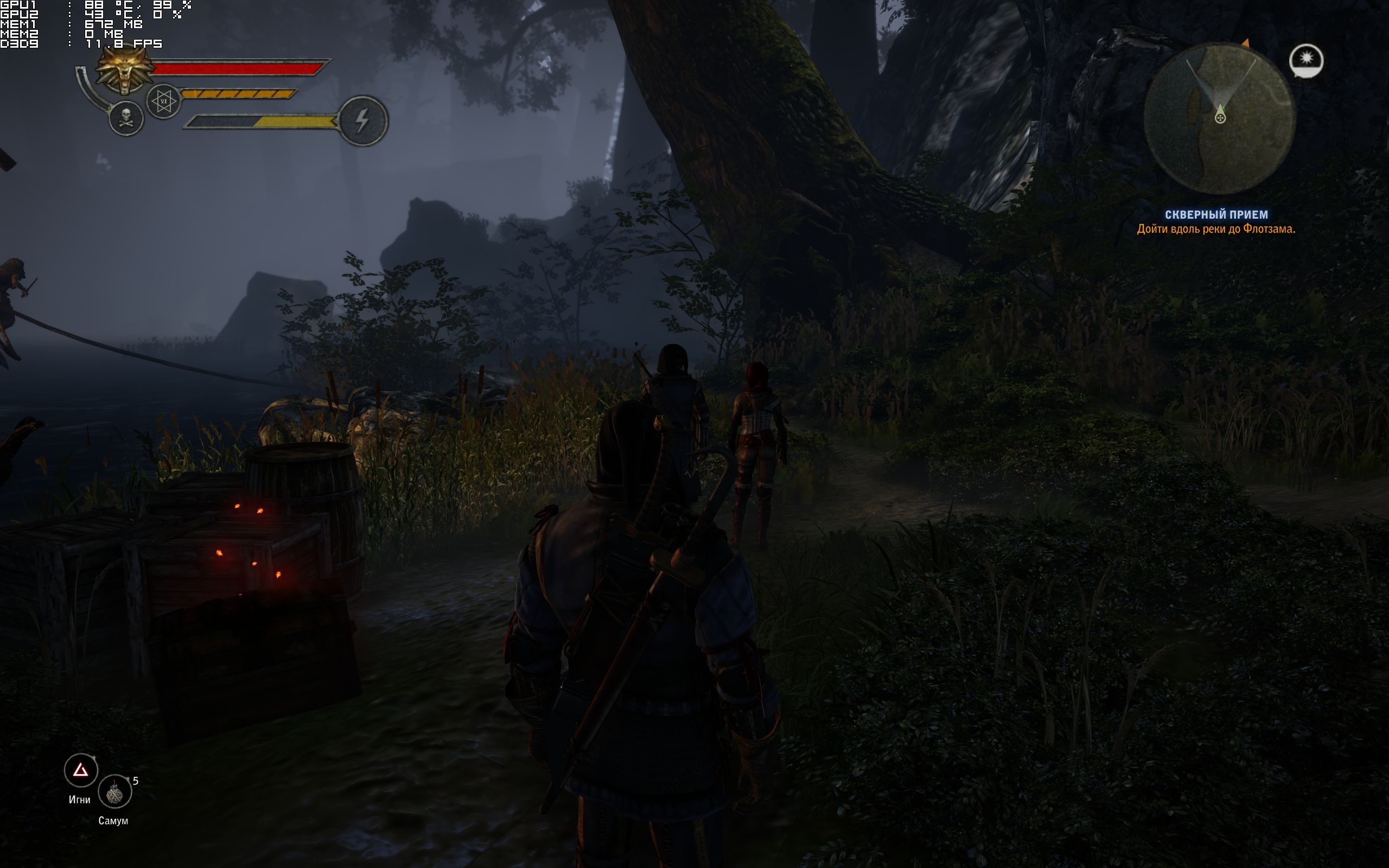Click the sun time-of-day indicator
1389x868 pixels.
pyautogui.click(x=1307, y=60)
